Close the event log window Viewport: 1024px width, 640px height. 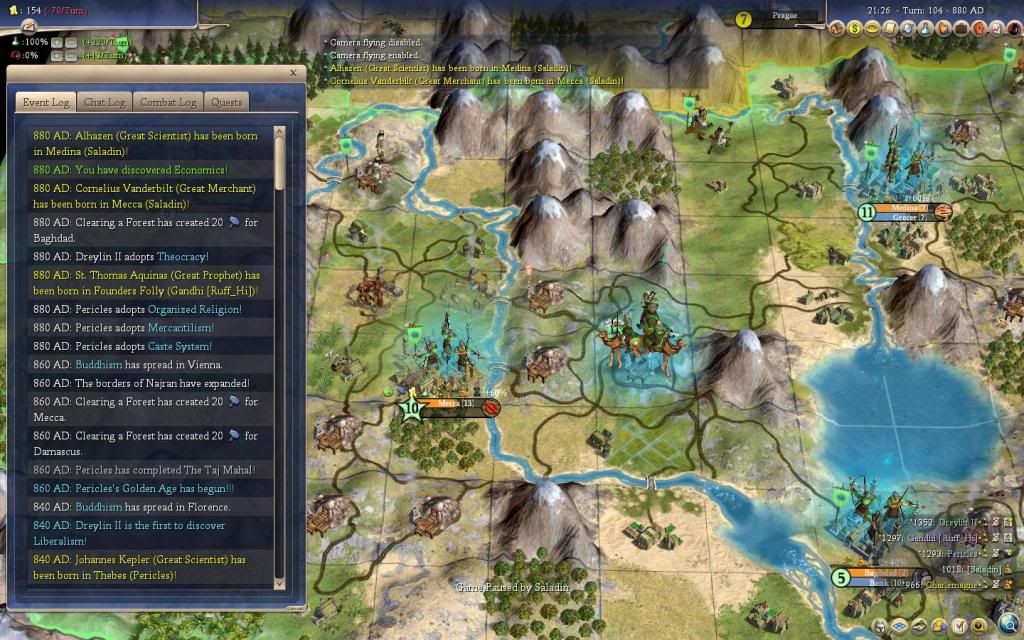(x=293, y=72)
